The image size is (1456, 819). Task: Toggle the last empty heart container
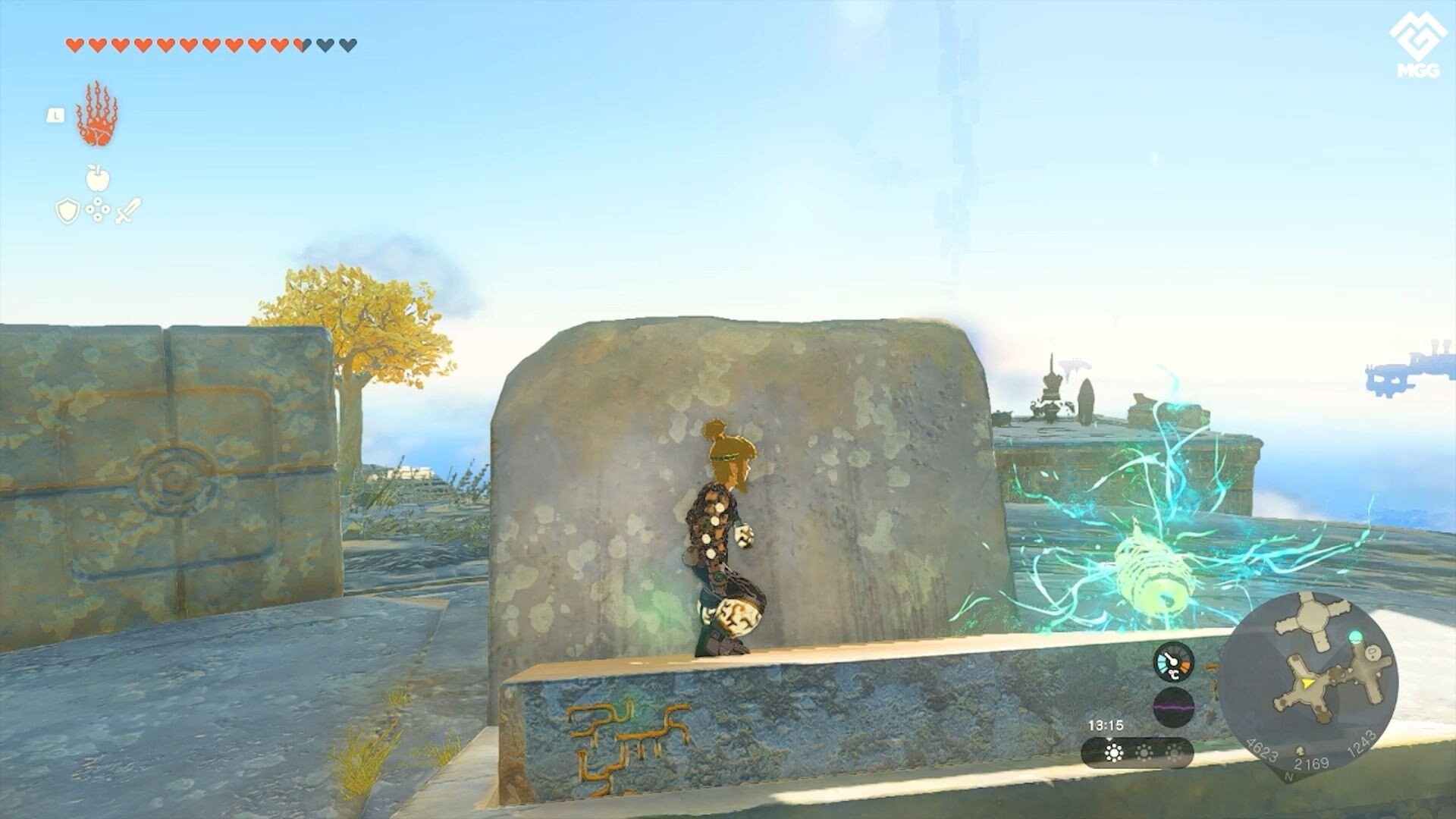pos(346,44)
